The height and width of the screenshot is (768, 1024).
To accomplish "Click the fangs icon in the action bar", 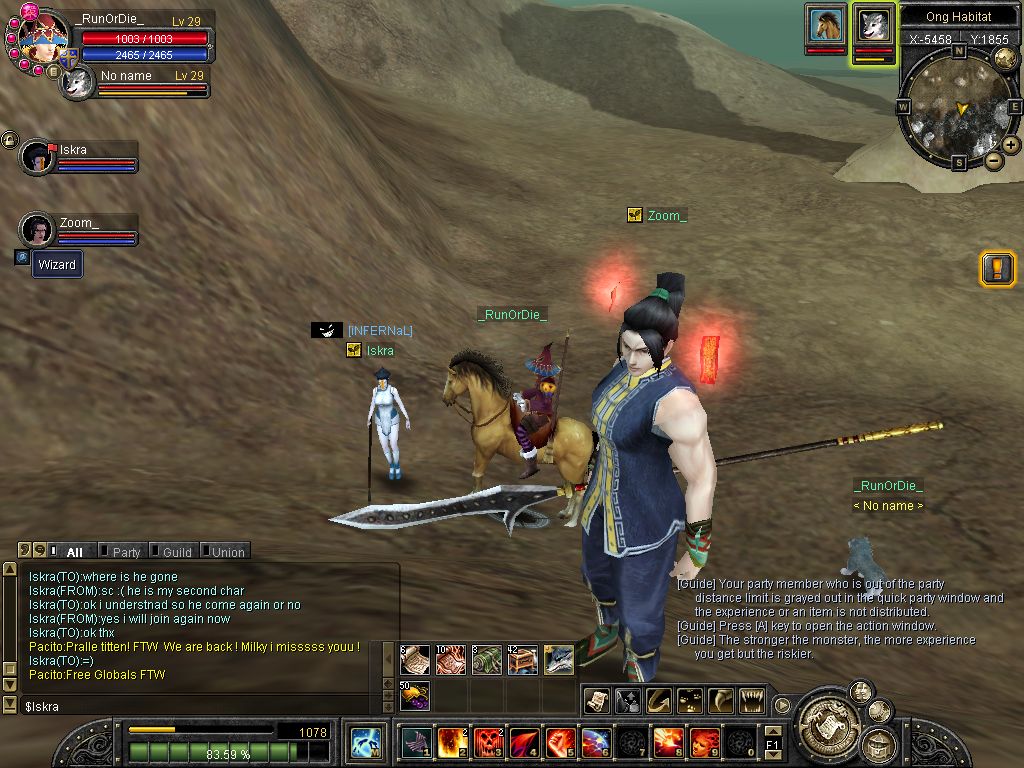I will point(751,701).
